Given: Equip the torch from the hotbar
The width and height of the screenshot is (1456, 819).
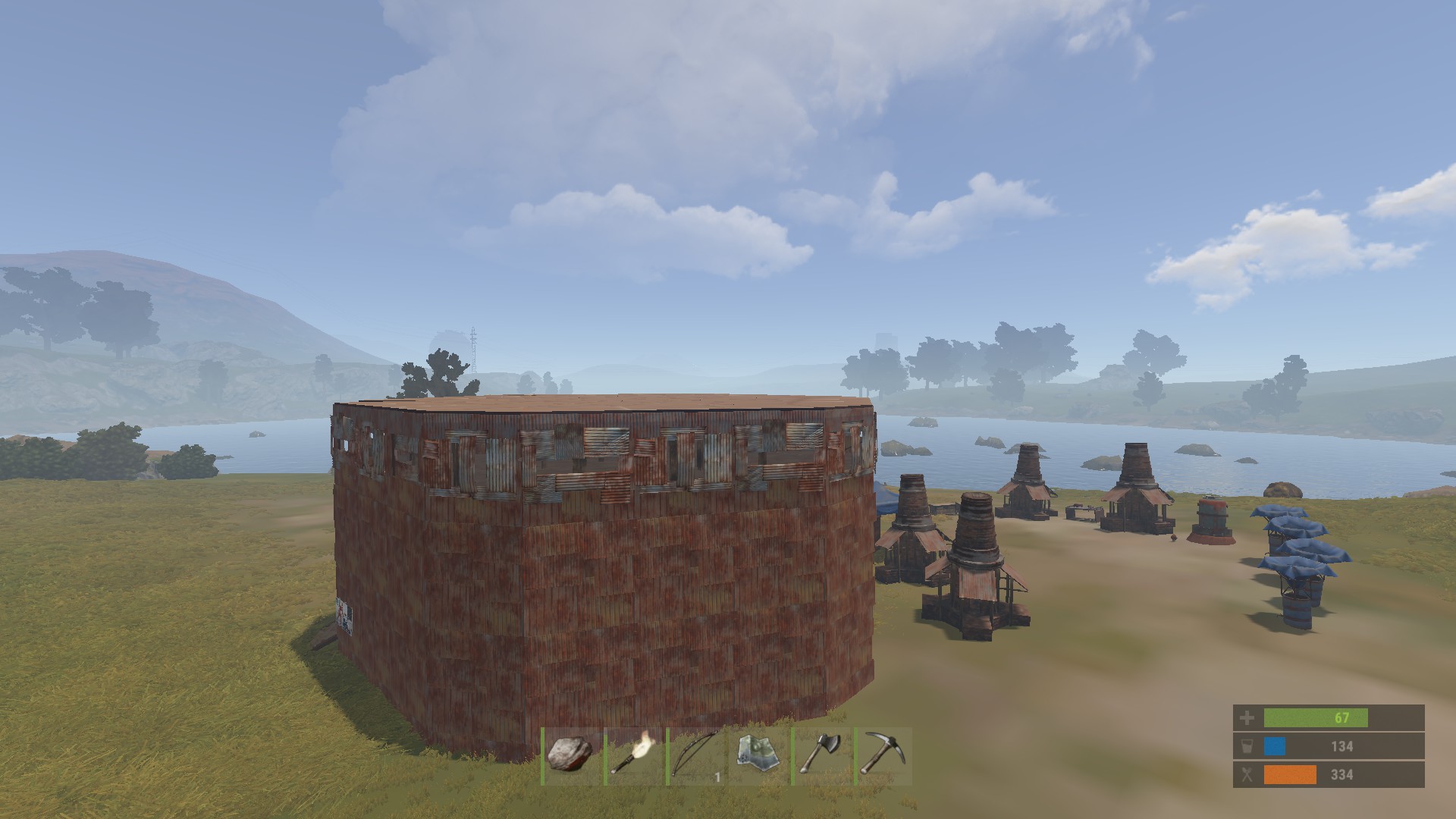Looking at the screenshot, I should pos(634,756).
